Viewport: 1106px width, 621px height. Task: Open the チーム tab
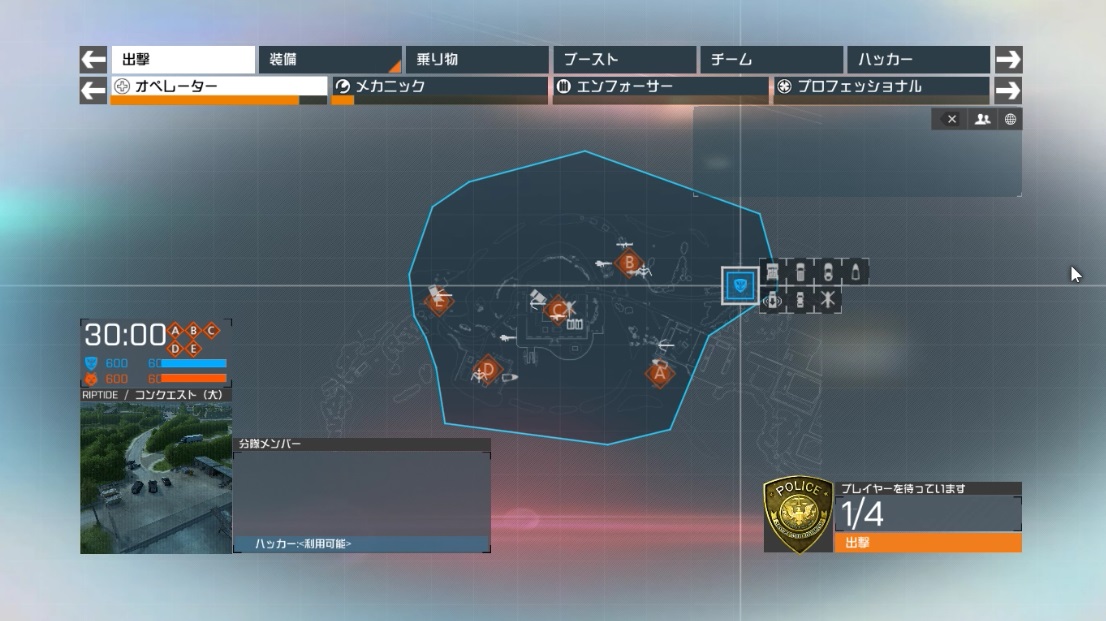point(770,60)
